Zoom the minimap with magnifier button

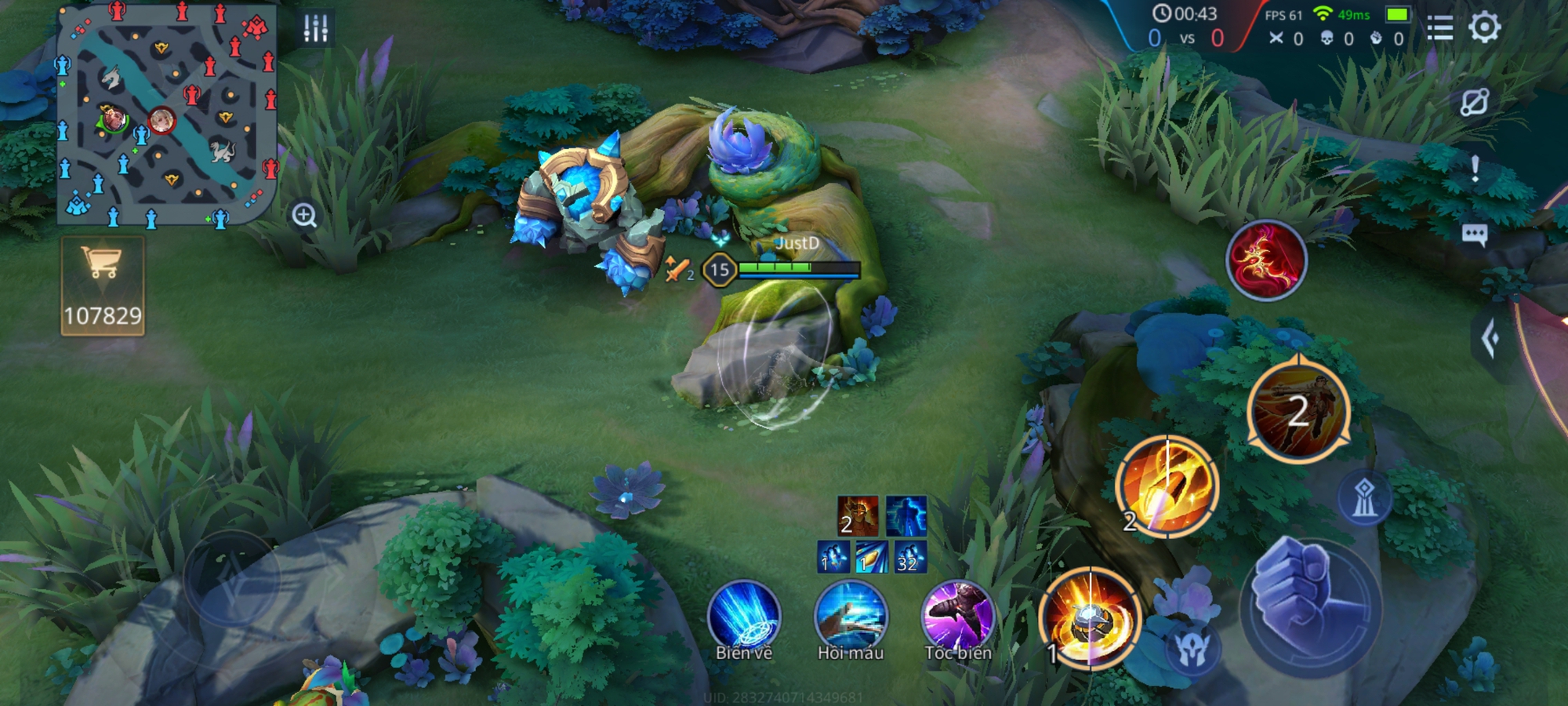(x=304, y=215)
